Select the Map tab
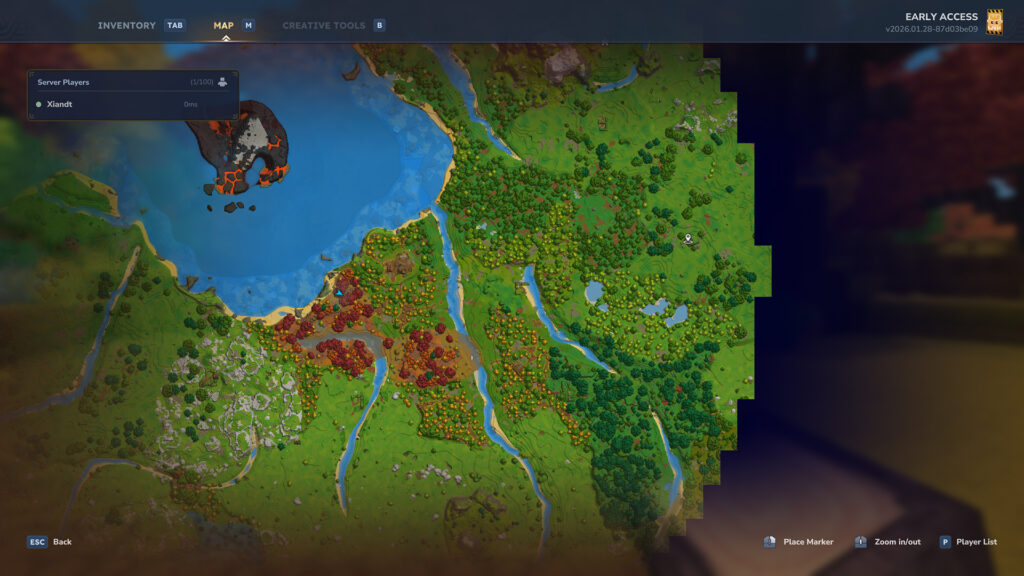Image resolution: width=1024 pixels, height=576 pixels. [224, 25]
